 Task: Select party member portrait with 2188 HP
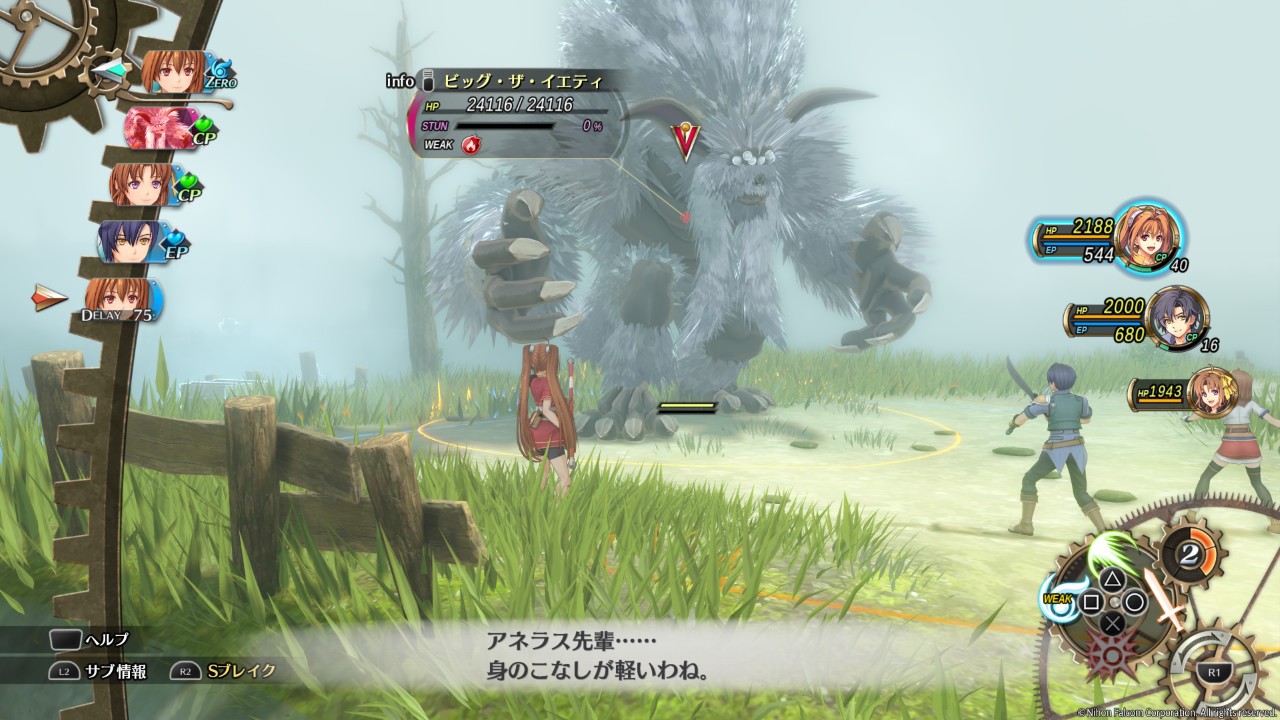1146,237
